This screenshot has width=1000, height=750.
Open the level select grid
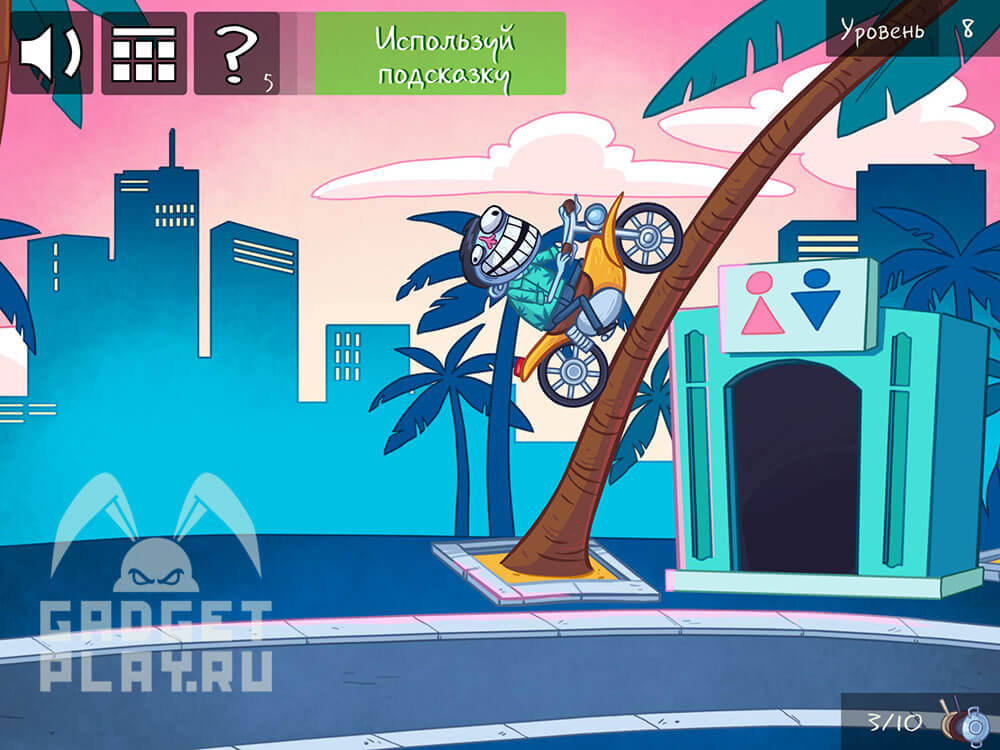(144, 53)
